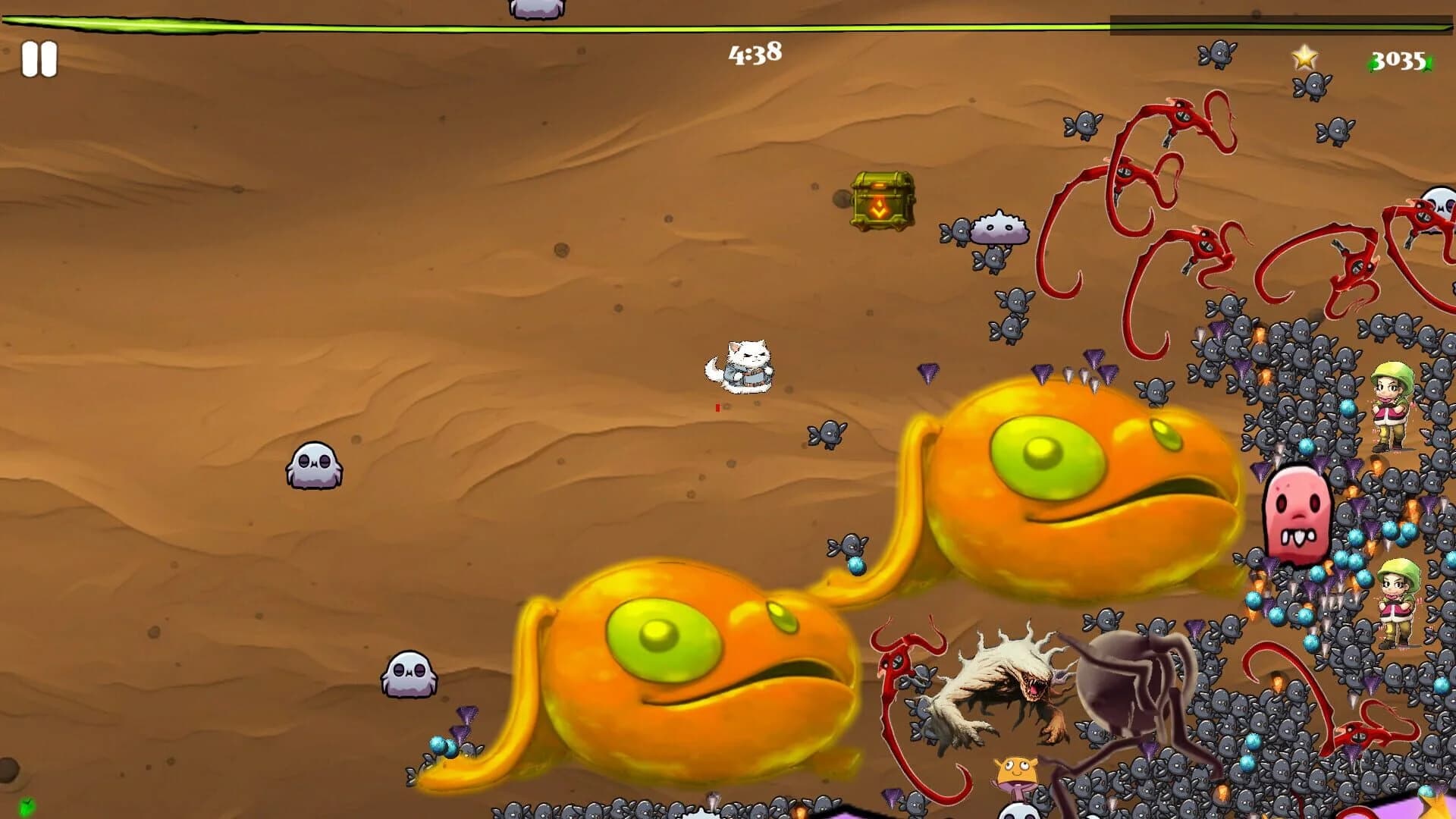Click the dark progress bar top right corner
Screen dimensions: 1456x819
tap(1282, 25)
